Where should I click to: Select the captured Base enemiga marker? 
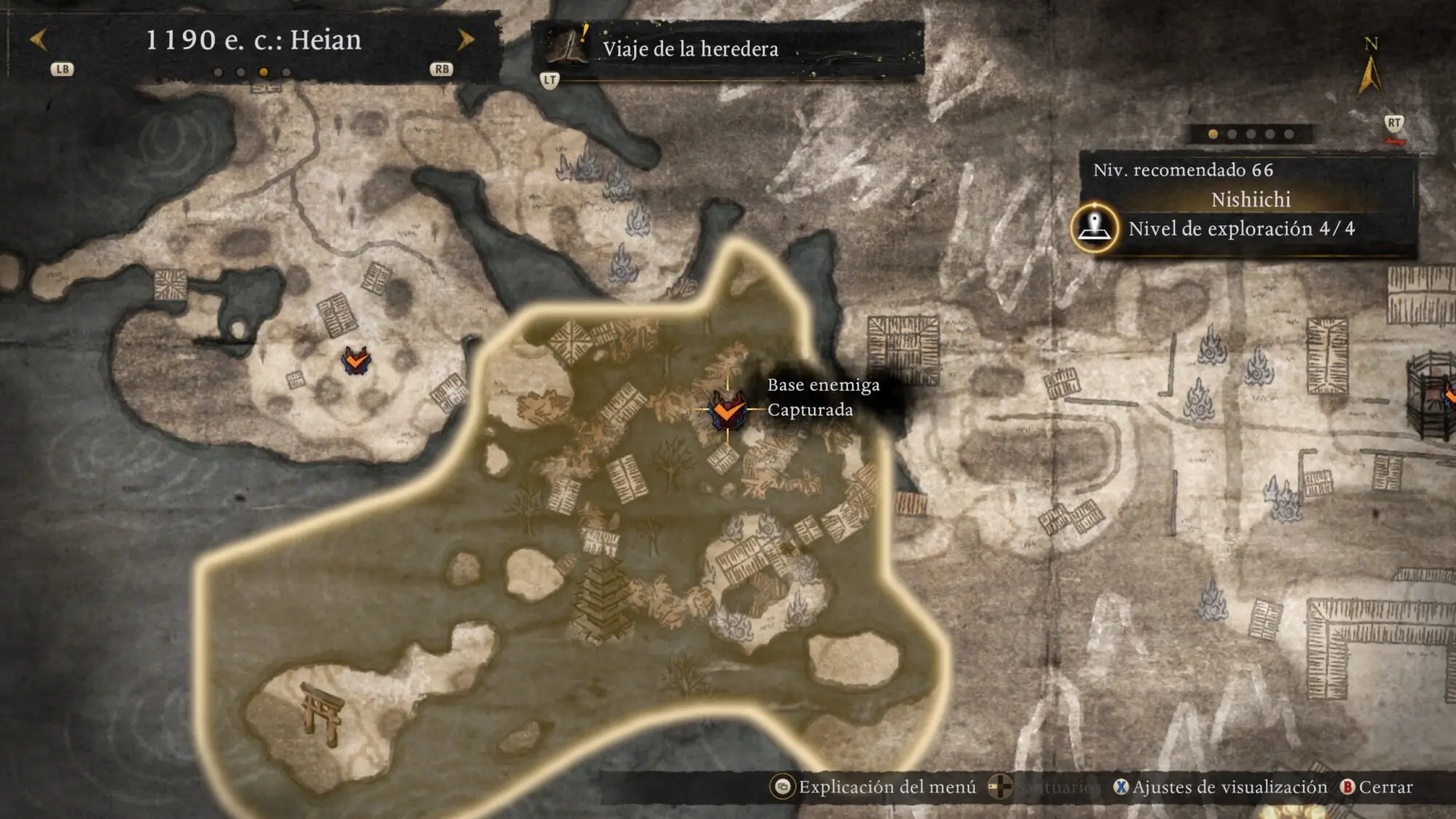pyautogui.click(x=727, y=411)
